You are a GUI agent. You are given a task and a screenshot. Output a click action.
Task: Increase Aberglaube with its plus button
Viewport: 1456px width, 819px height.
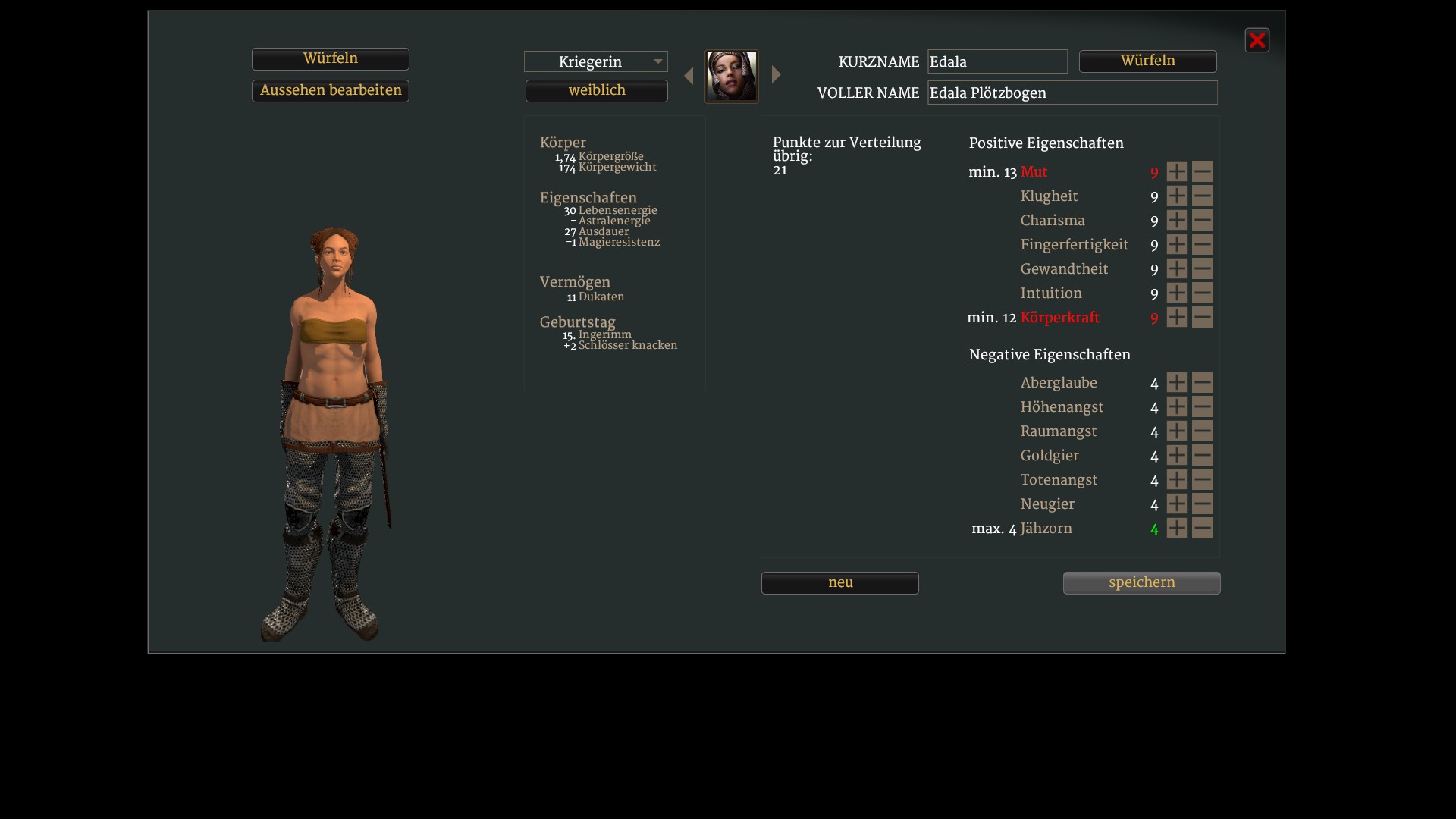(x=1176, y=383)
